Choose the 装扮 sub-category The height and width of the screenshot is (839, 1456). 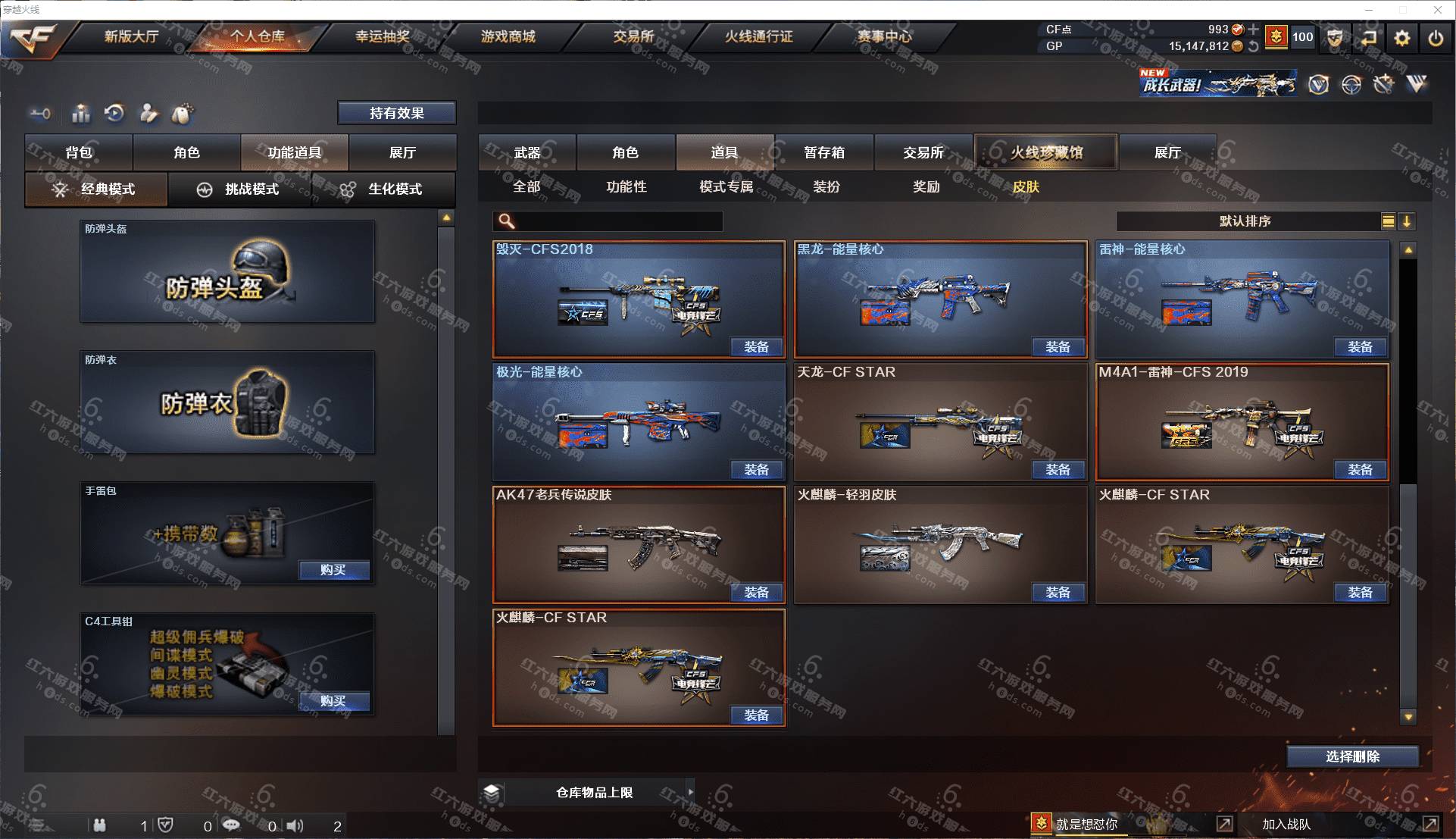(x=826, y=186)
